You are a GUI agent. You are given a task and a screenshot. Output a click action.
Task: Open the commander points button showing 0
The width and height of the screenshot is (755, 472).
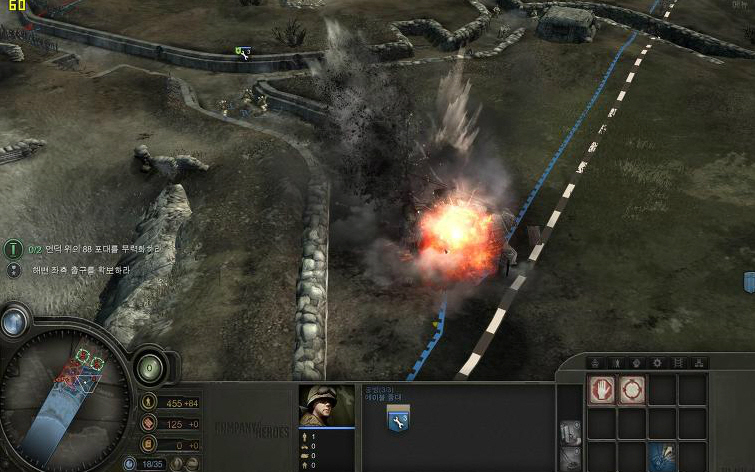click(x=149, y=366)
